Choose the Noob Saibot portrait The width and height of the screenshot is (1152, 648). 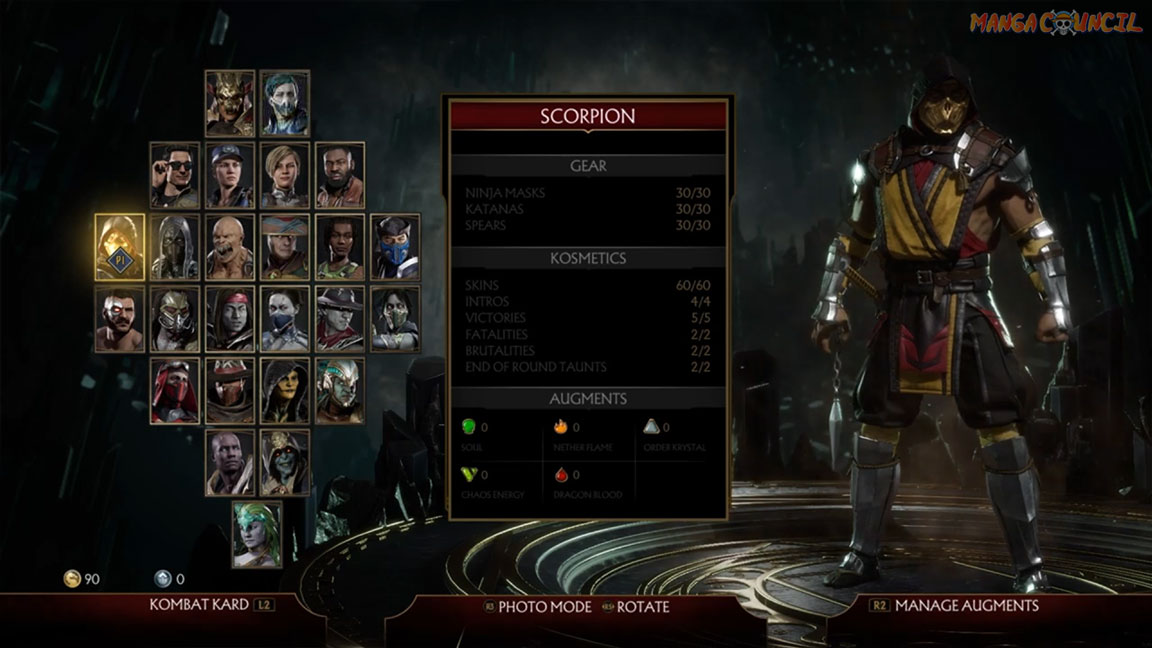click(175, 247)
